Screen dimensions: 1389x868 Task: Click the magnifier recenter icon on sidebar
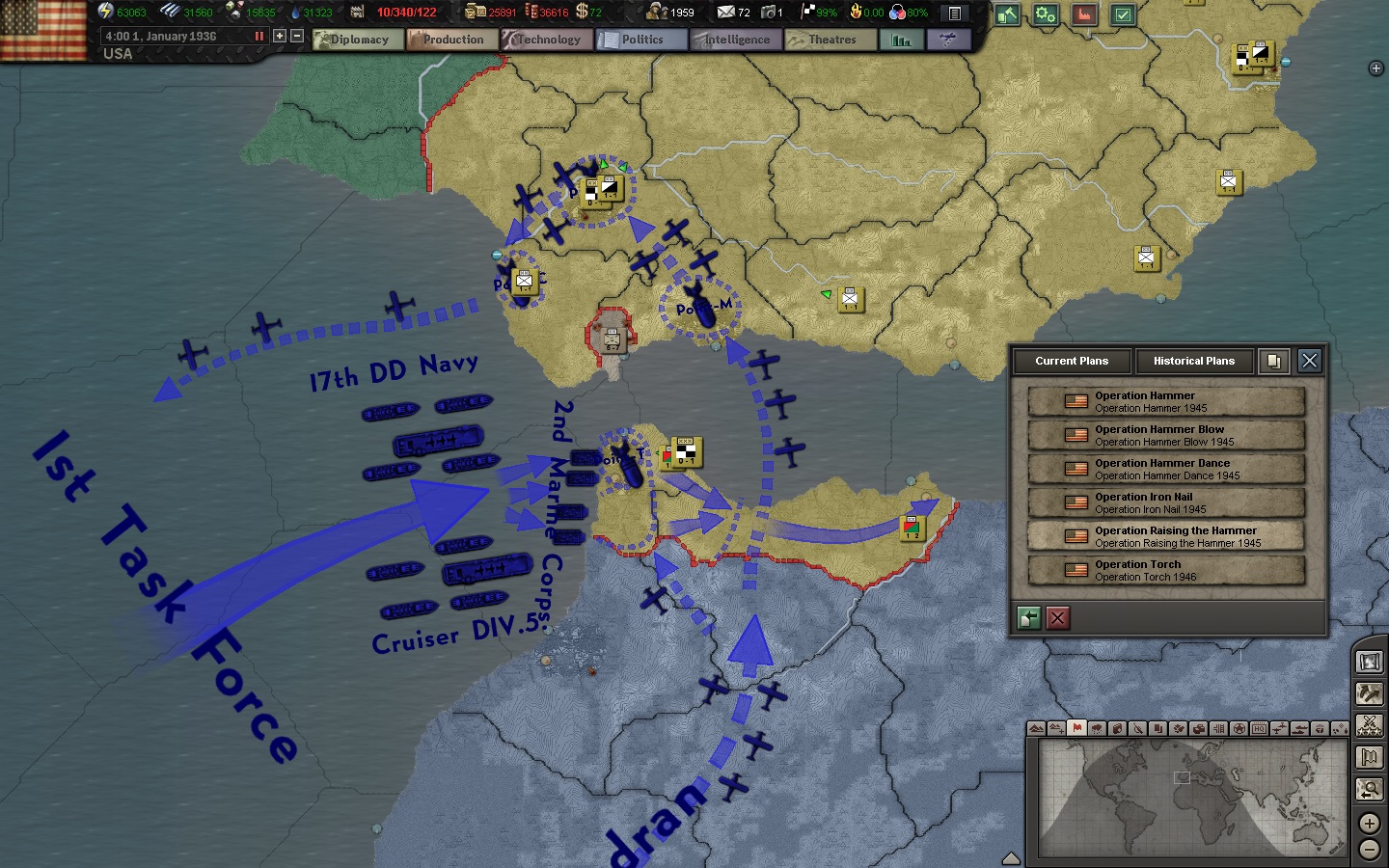(x=1370, y=790)
